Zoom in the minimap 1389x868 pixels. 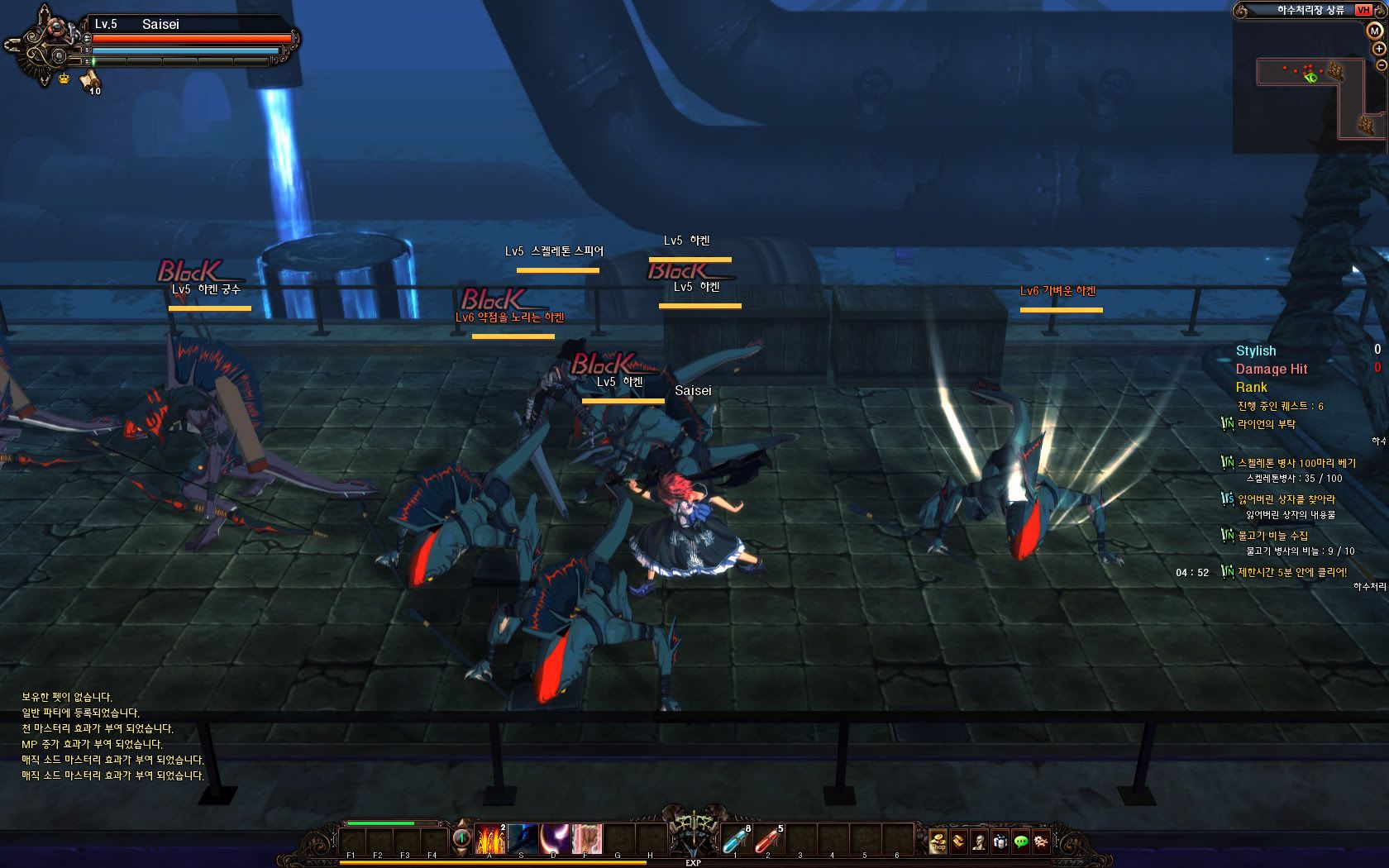tap(1378, 49)
